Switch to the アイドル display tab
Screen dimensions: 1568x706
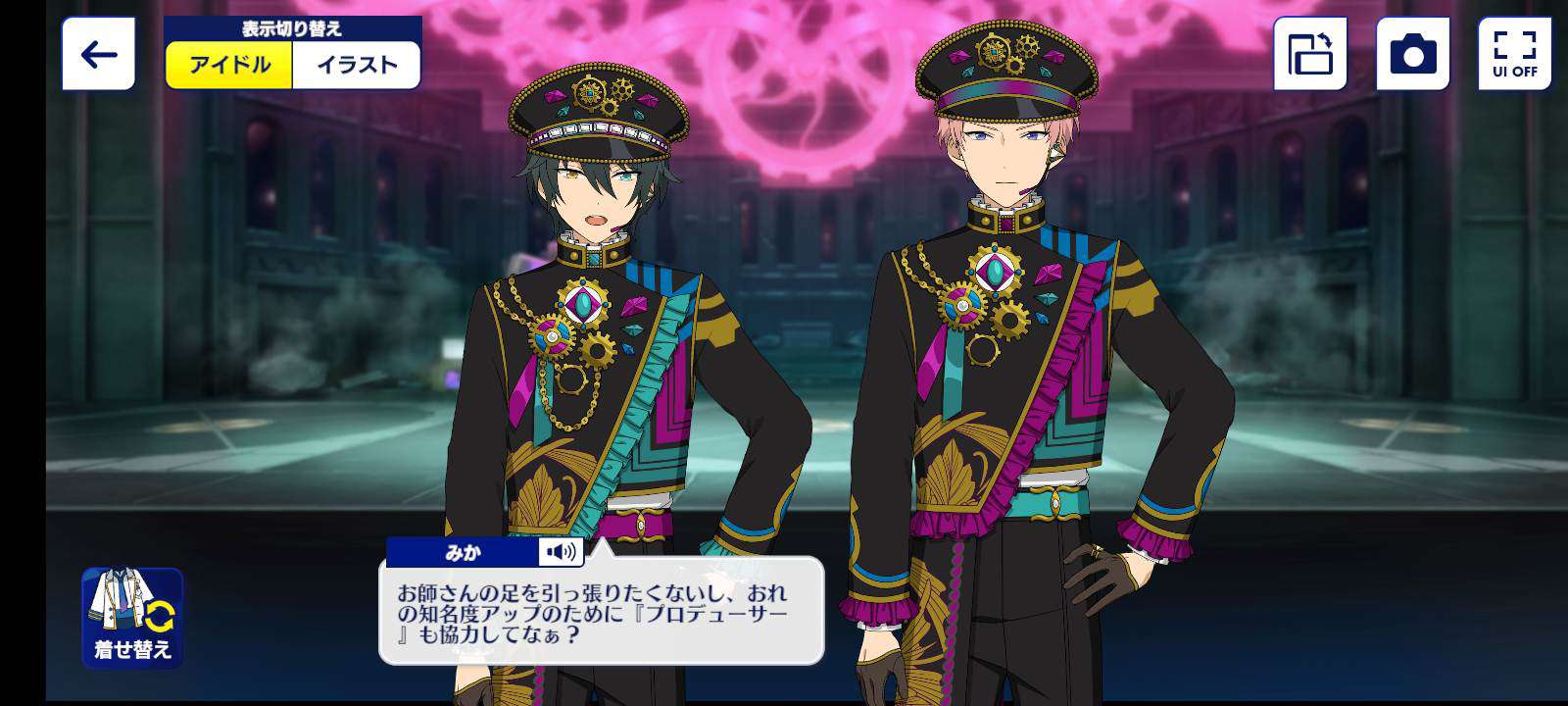click(229, 66)
